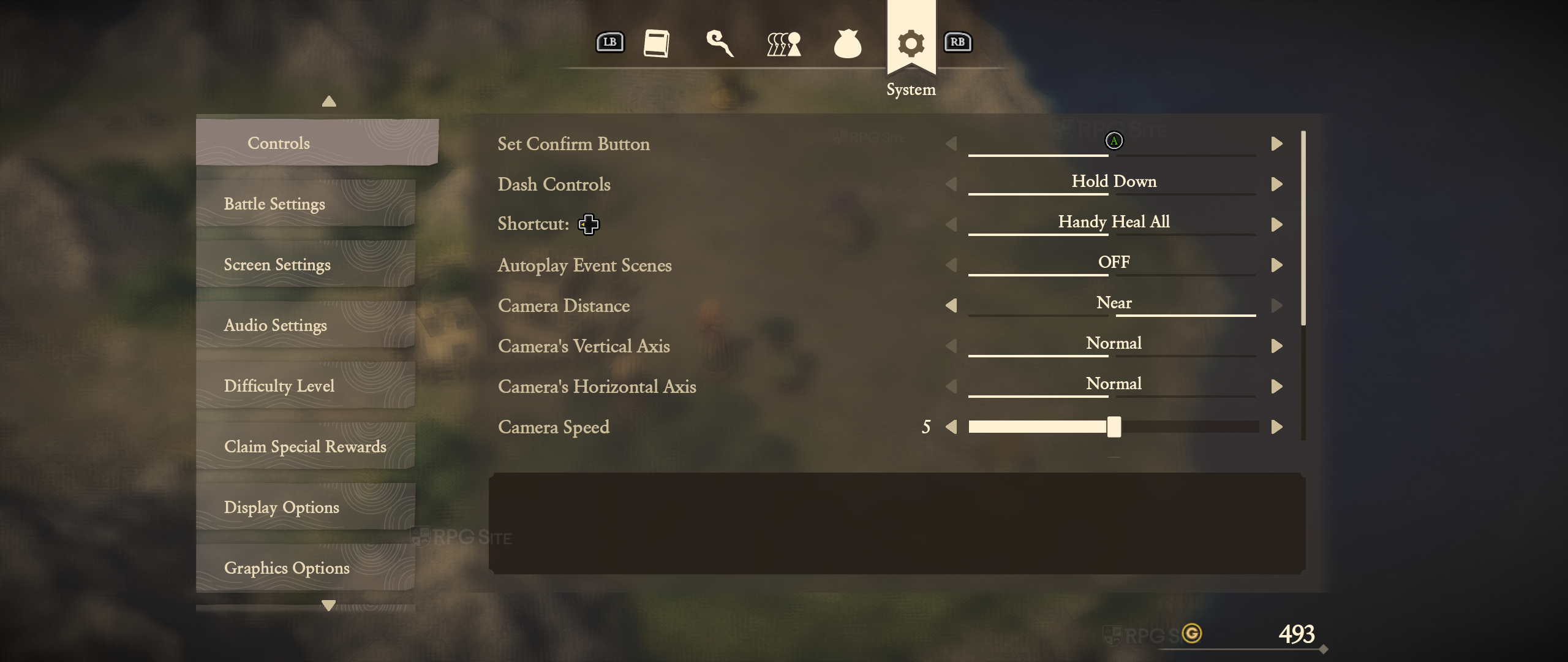Open Claim Special Rewards

306,446
